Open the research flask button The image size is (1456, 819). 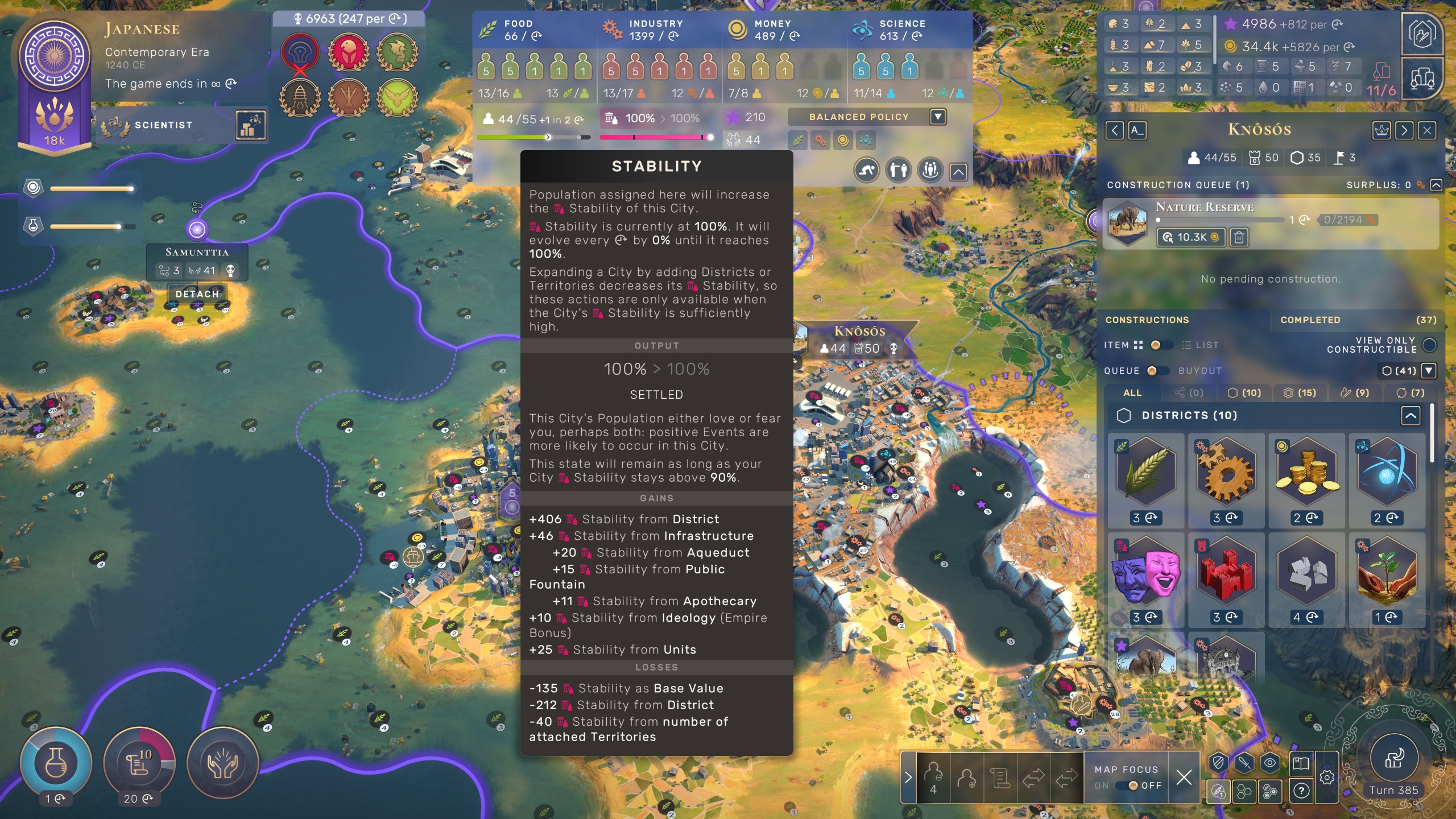55,762
